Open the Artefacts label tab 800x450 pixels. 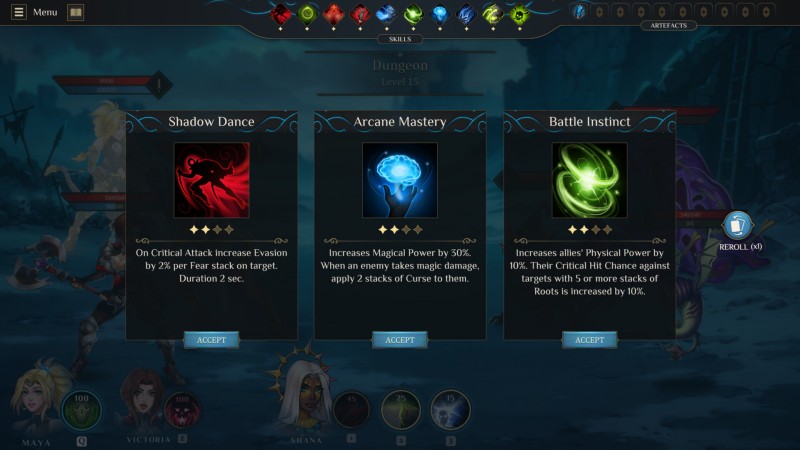[x=668, y=25]
